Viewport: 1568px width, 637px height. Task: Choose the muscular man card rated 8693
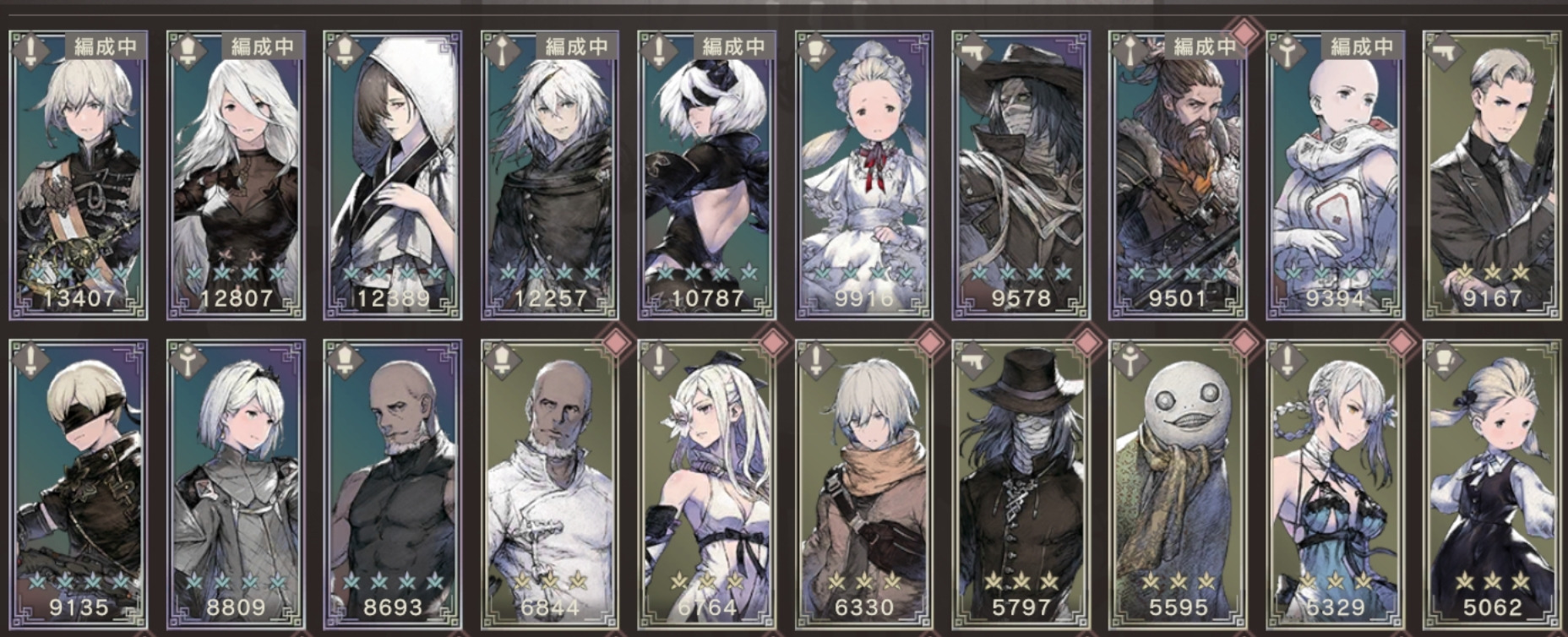(x=393, y=484)
